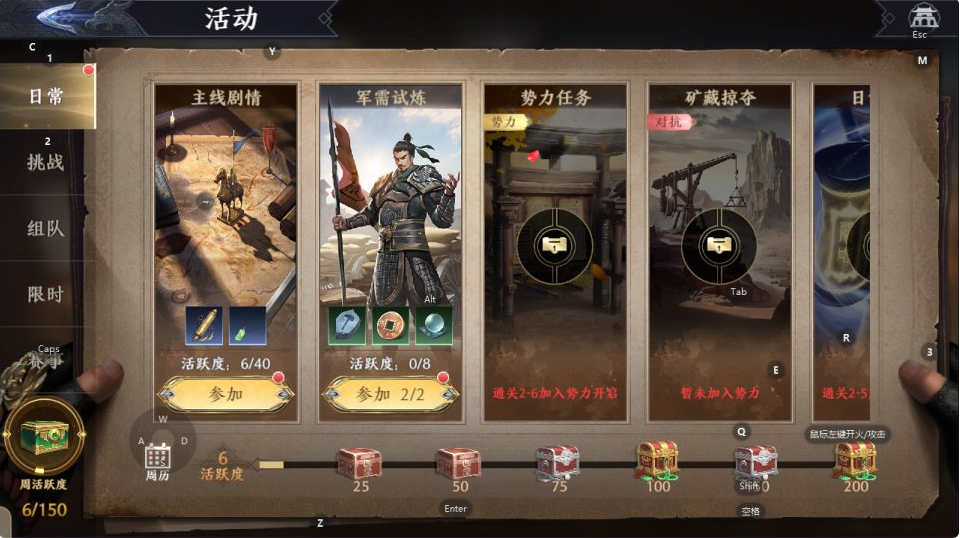Inspect the crystal orb reward in 军需试炼
Screen dimensions: 960x538
click(434, 326)
